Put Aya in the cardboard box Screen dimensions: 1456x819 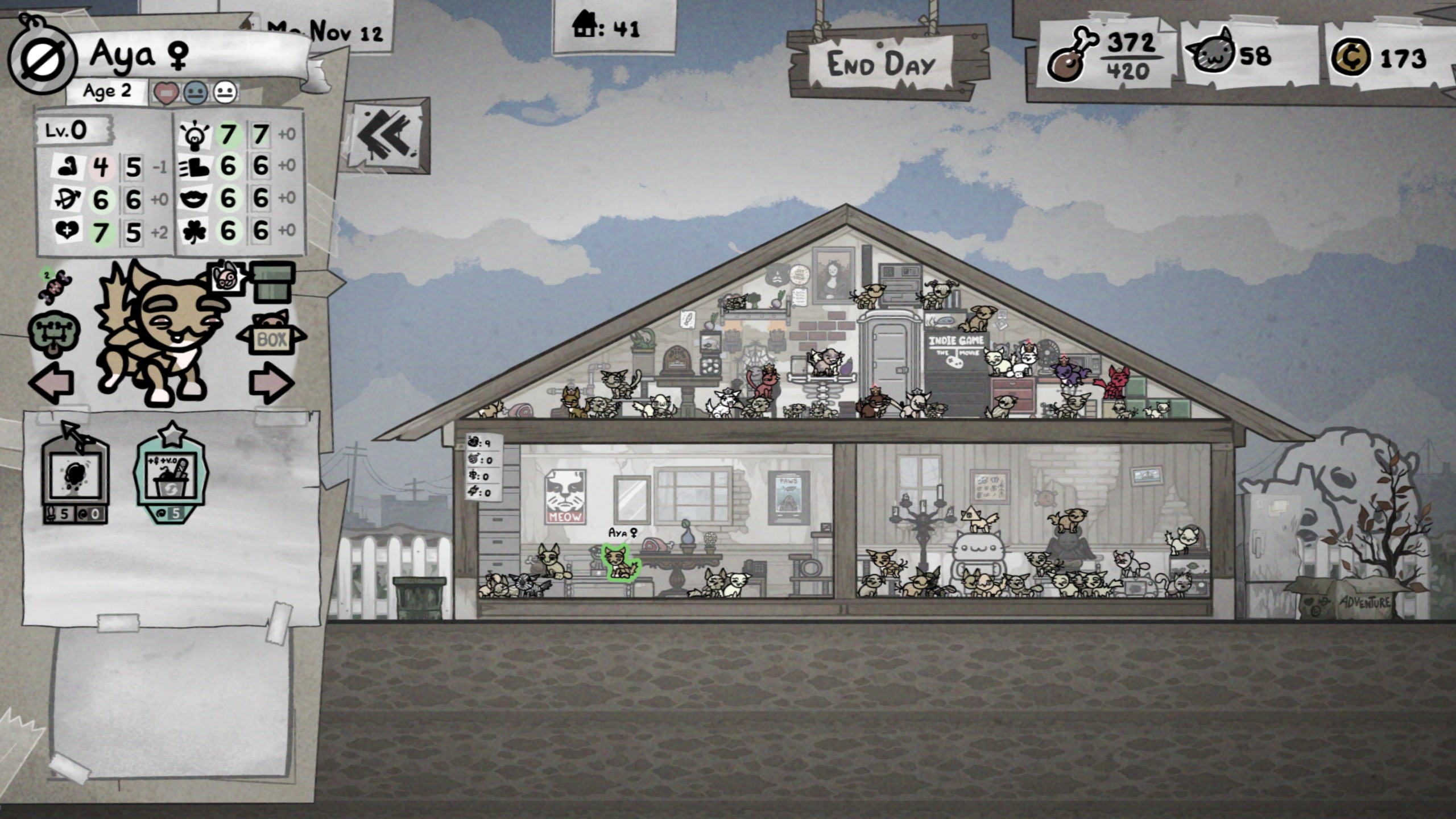(x=271, y=338)
